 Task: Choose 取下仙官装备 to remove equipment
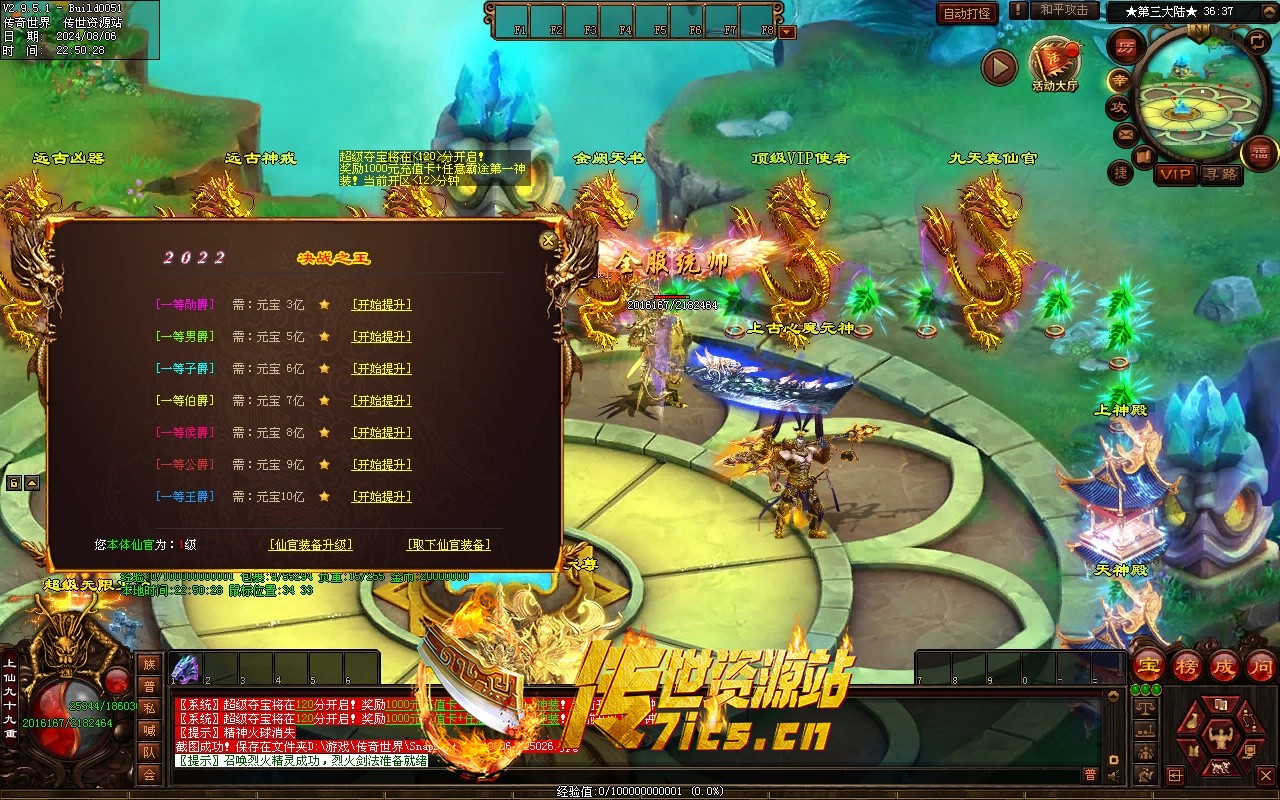pyautogui.click(x=448, y=545)
